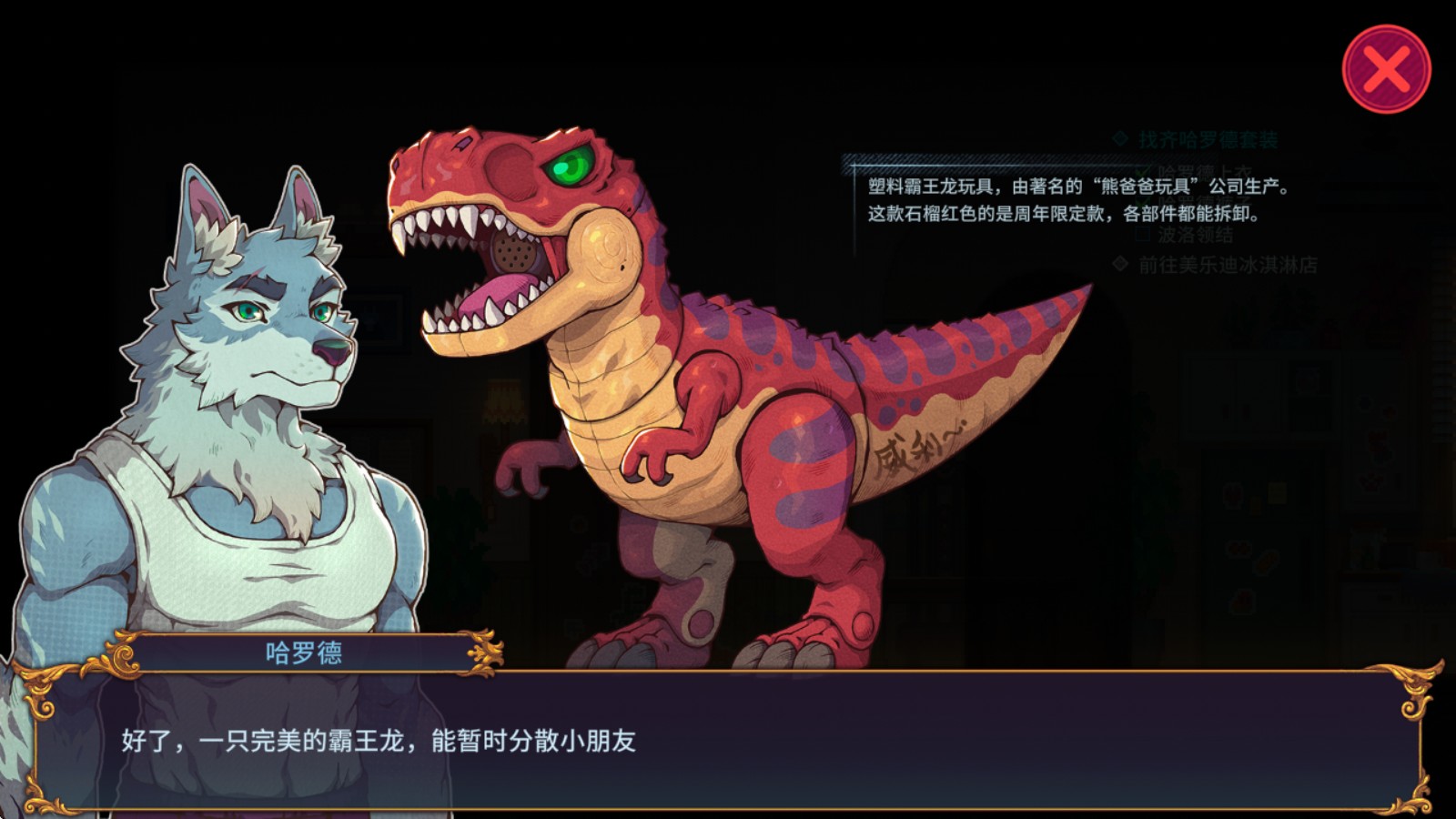Check the empty box beside 波洛领结
1456x819 pixels.
click(x=1143, y=233)
